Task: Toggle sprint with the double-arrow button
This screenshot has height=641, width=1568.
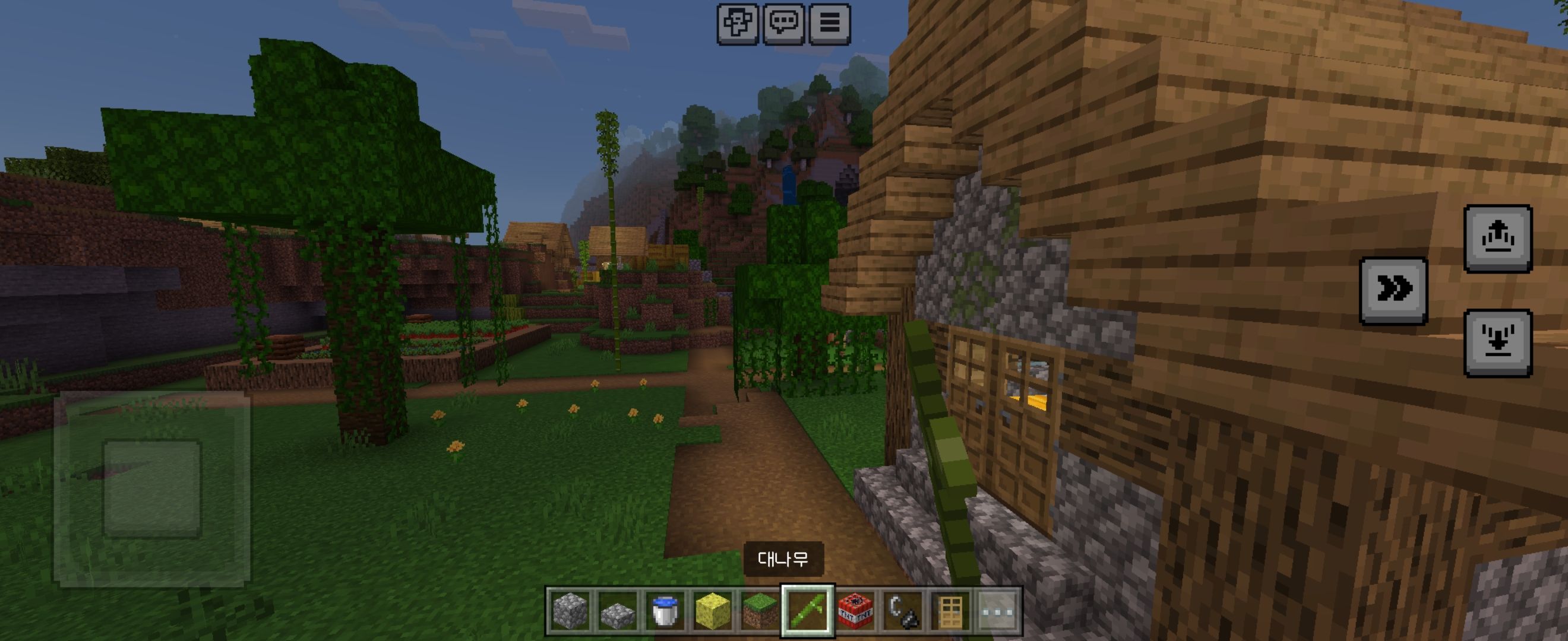Action: coord(1393,290)
